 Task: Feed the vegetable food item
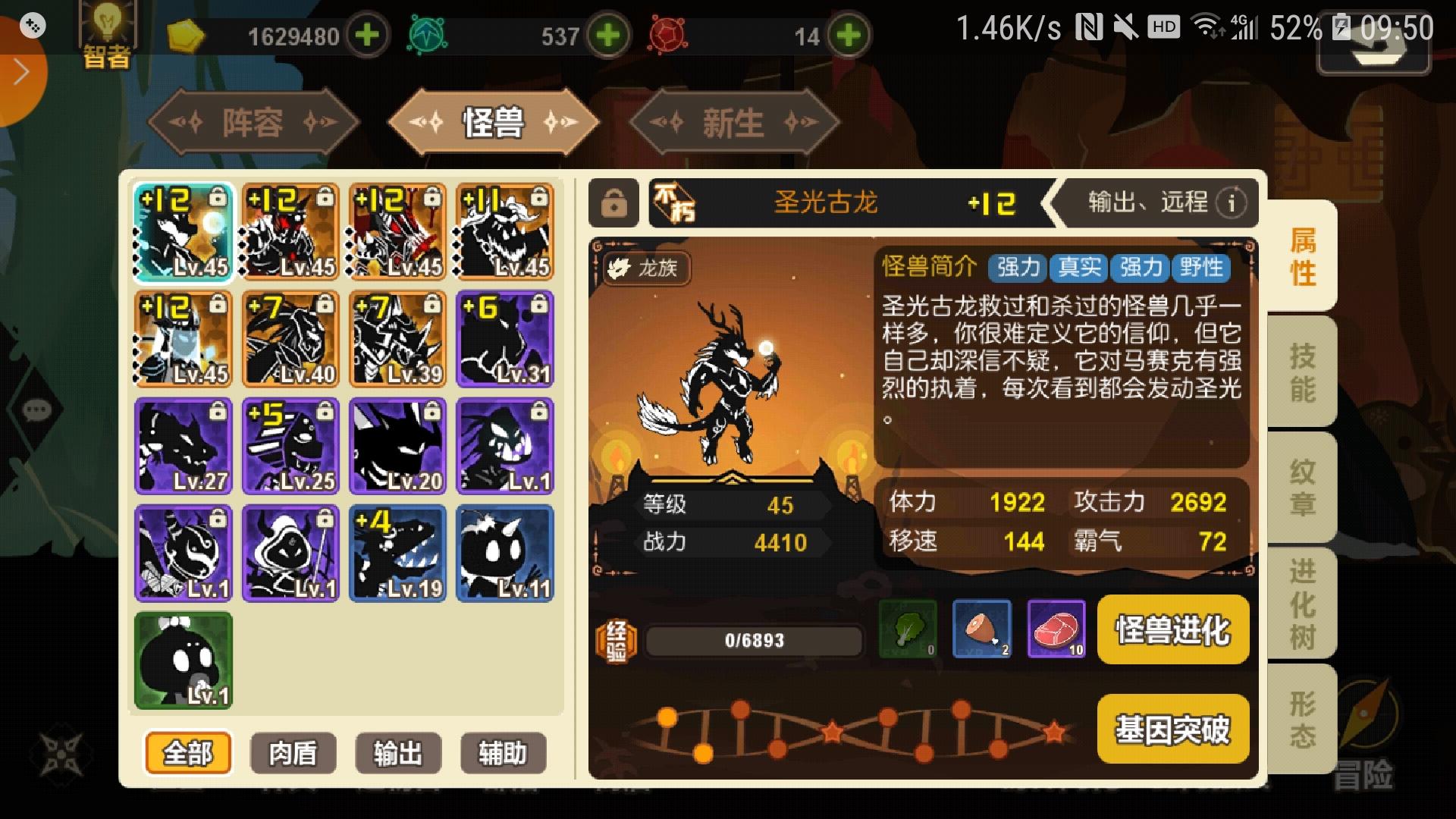(x=907, y=630)
